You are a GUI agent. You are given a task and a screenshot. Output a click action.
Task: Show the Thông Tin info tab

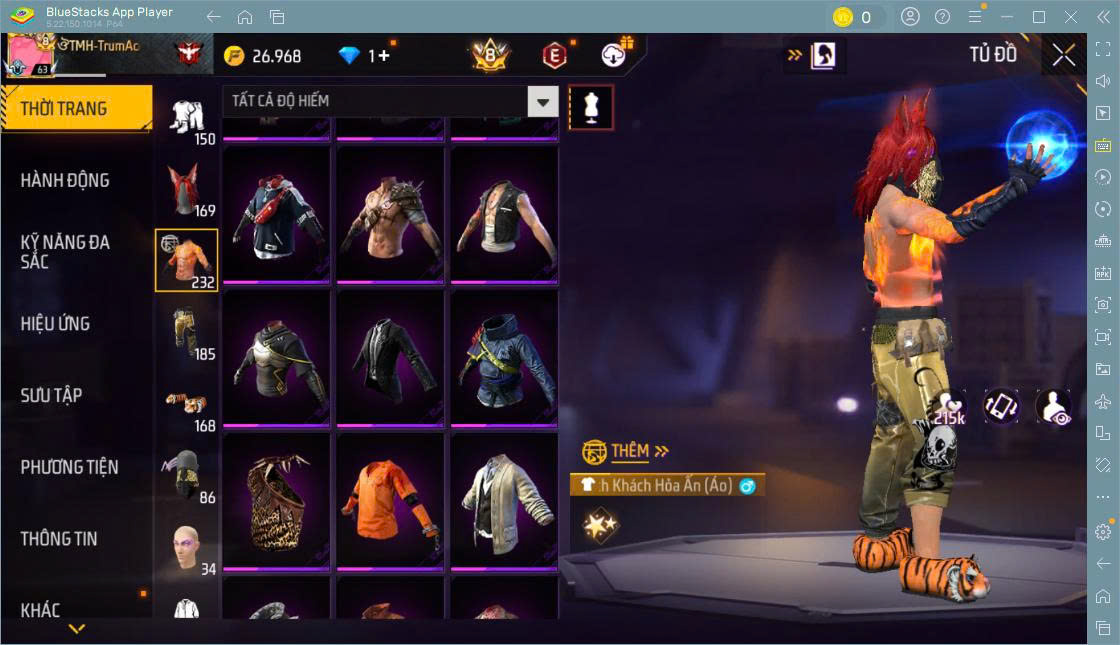[60, 539]
